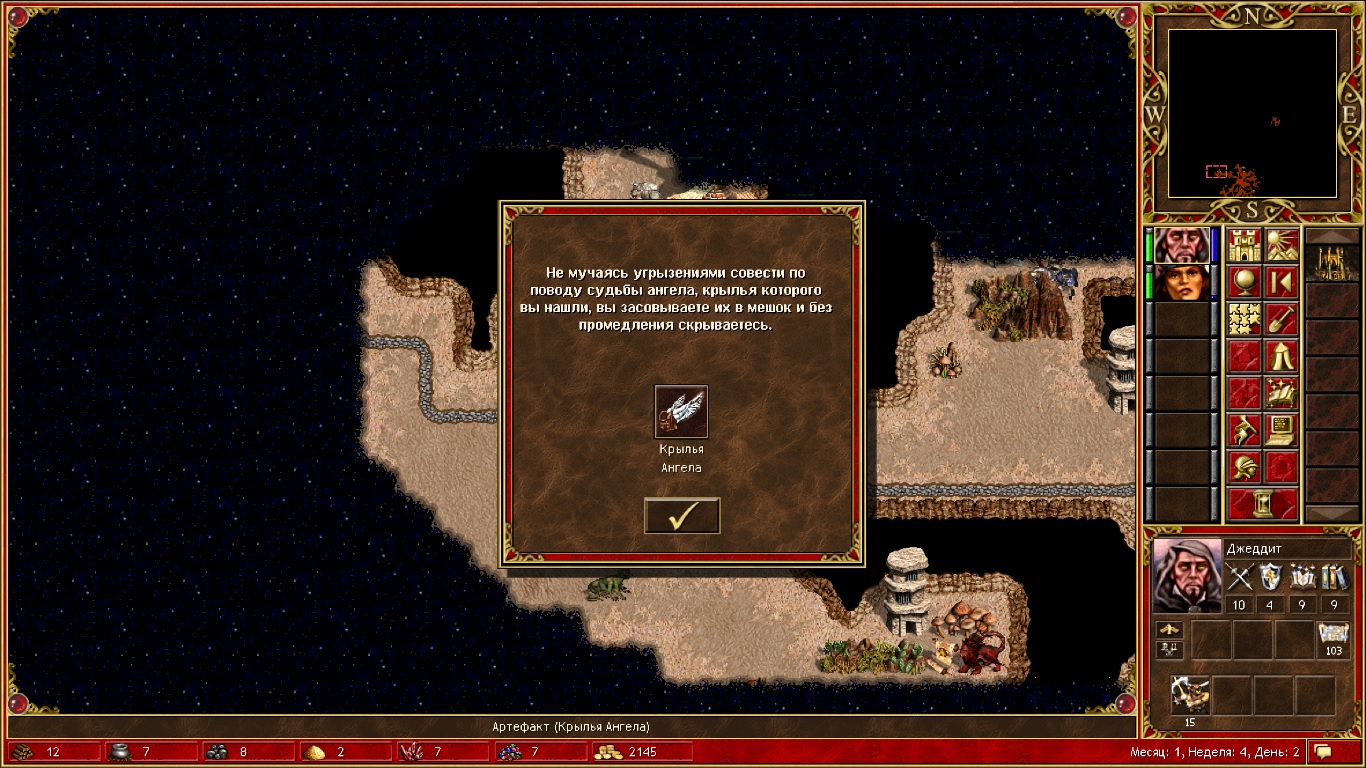The height and width of the screenshot is (768, 1366).
Task: Select next hero helmet button
Action: (x=1244, y=467)
